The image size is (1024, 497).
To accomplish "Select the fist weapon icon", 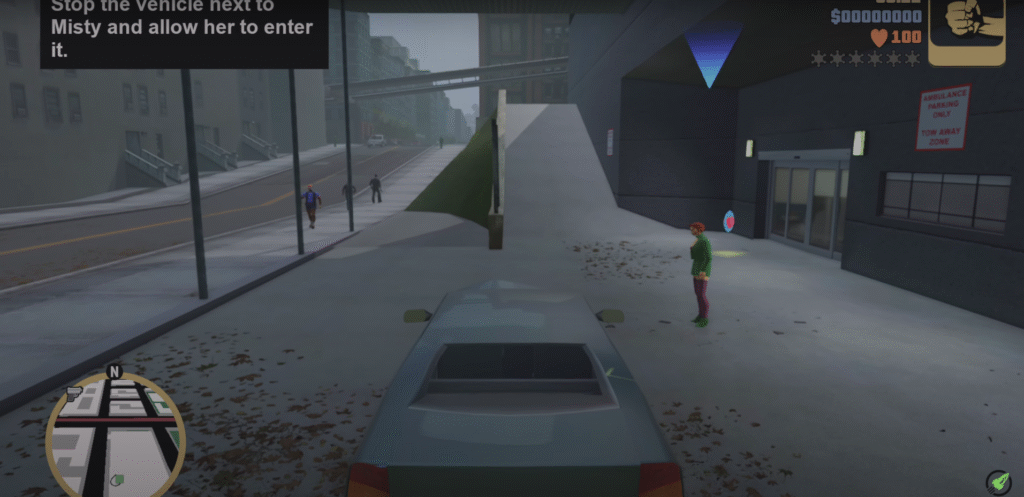I will coord(965,30).
